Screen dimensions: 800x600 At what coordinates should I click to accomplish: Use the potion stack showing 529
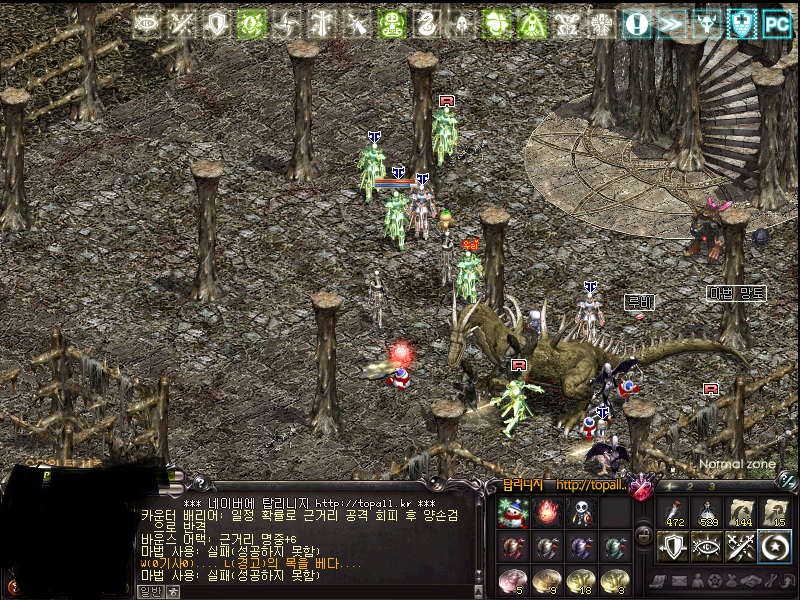coord(707,511)
